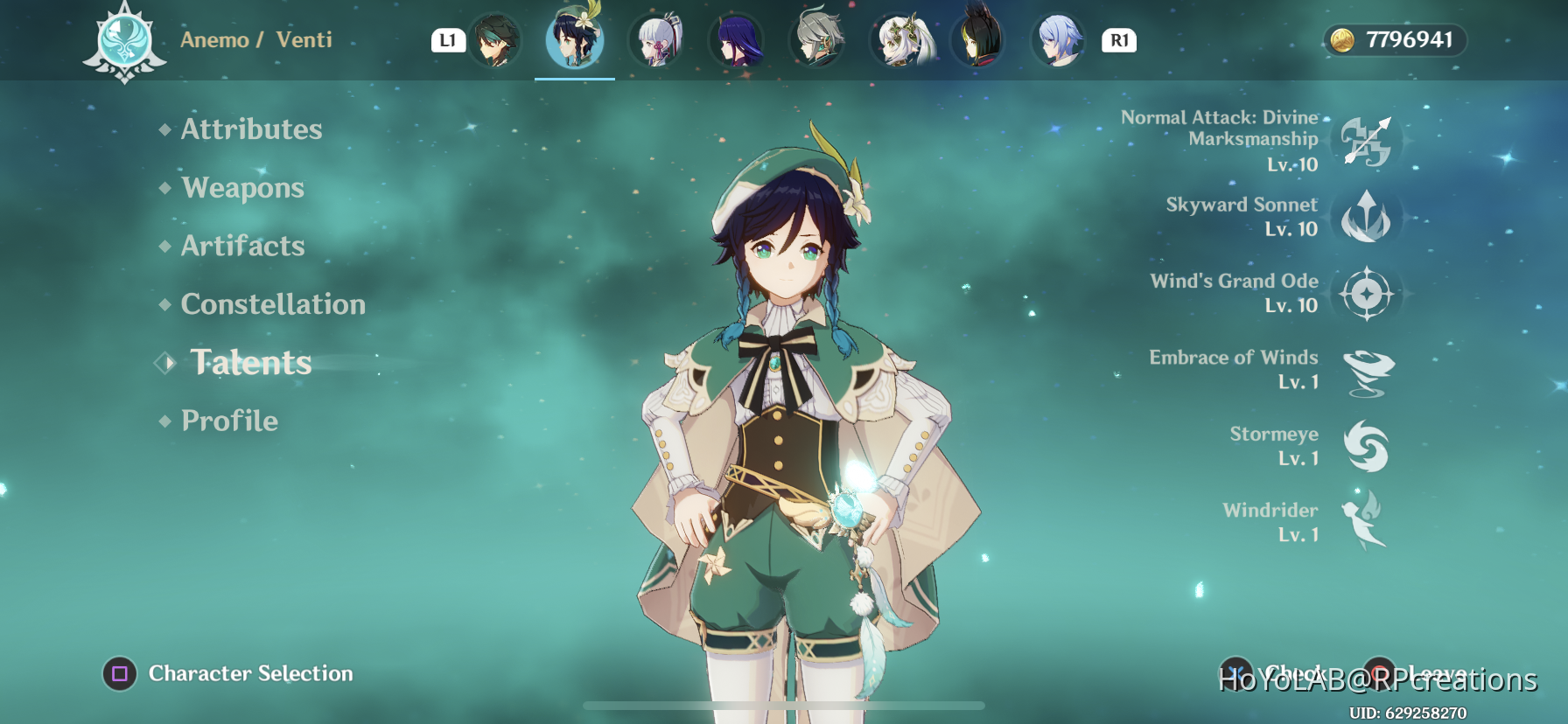Switch to the Raiden Shogun portrait
Viewport: 1568px width, 724px height.
(x=738, y=40)
